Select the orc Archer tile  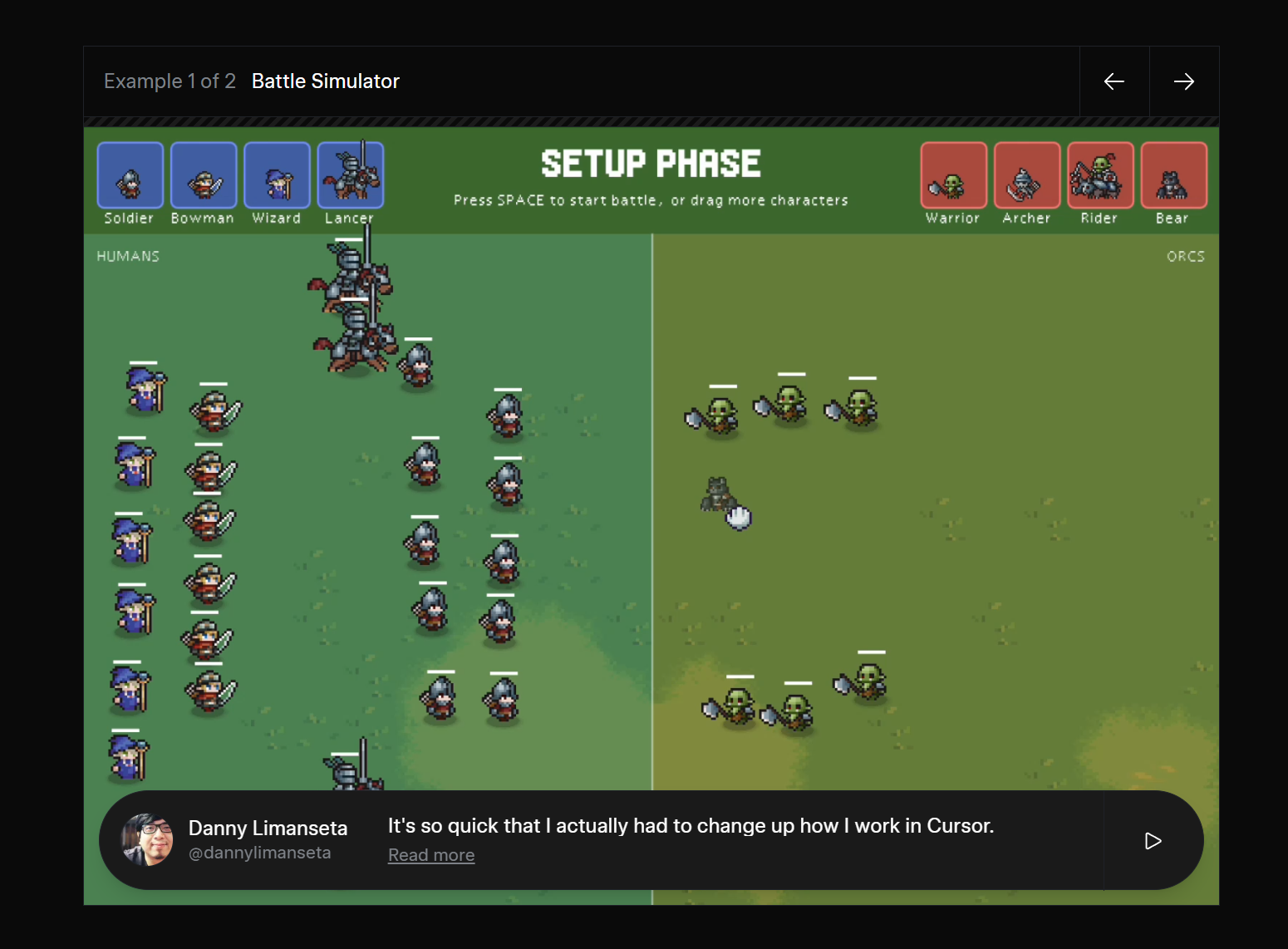(x=1026, y=175)
